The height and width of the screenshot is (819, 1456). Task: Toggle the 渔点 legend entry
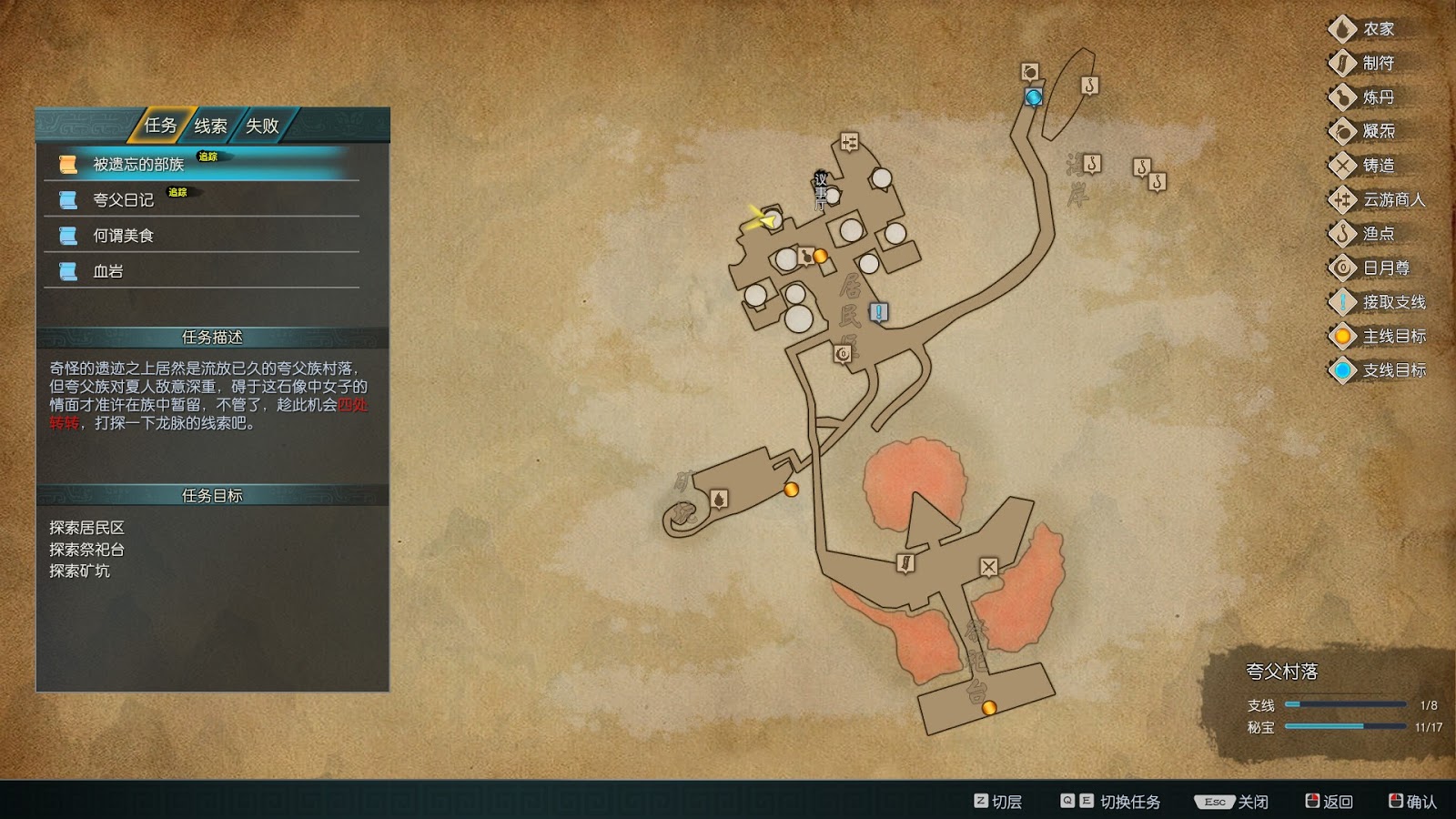tap(1378, 234)
